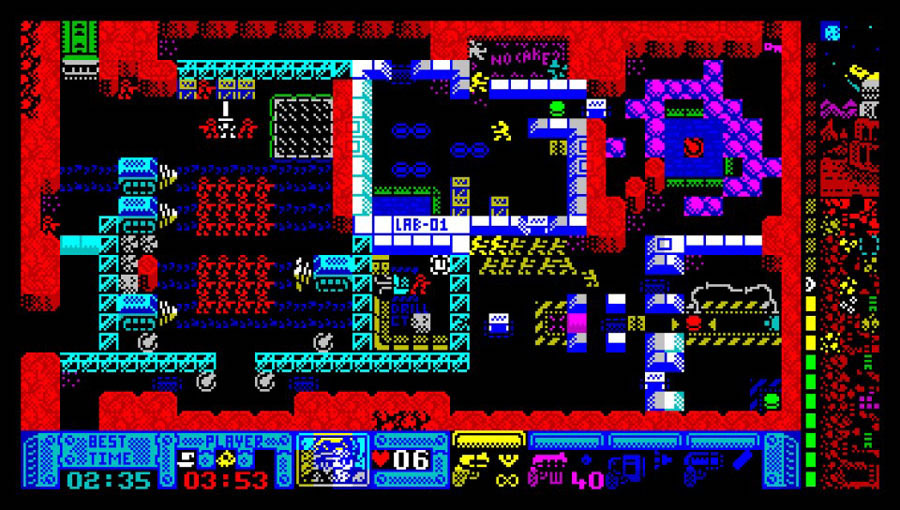
Task: Switch to the magenta gun weapon slot
Action: (548, 463)
